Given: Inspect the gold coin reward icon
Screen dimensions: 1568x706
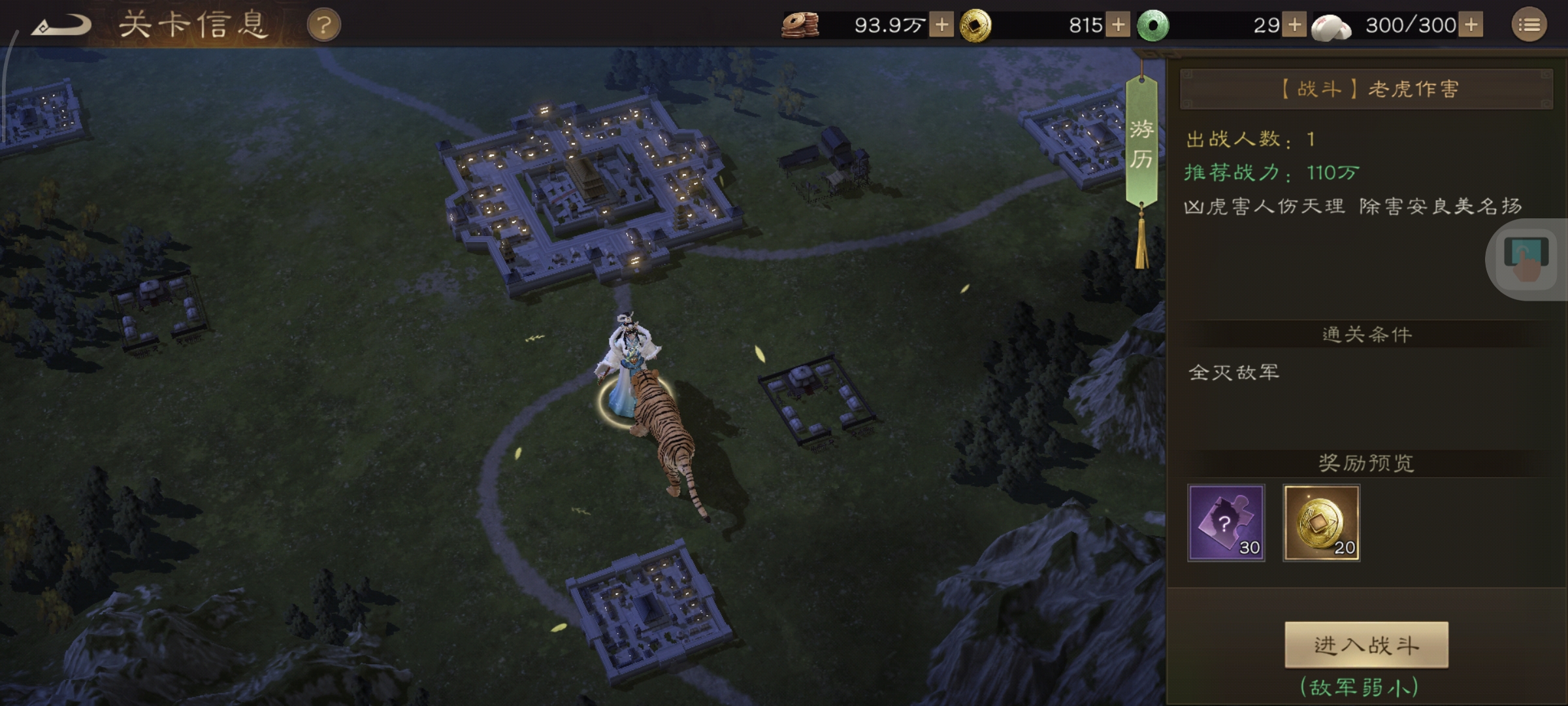Looking at the screenshot, I should pyautogui.click(x=1321, y=522).
